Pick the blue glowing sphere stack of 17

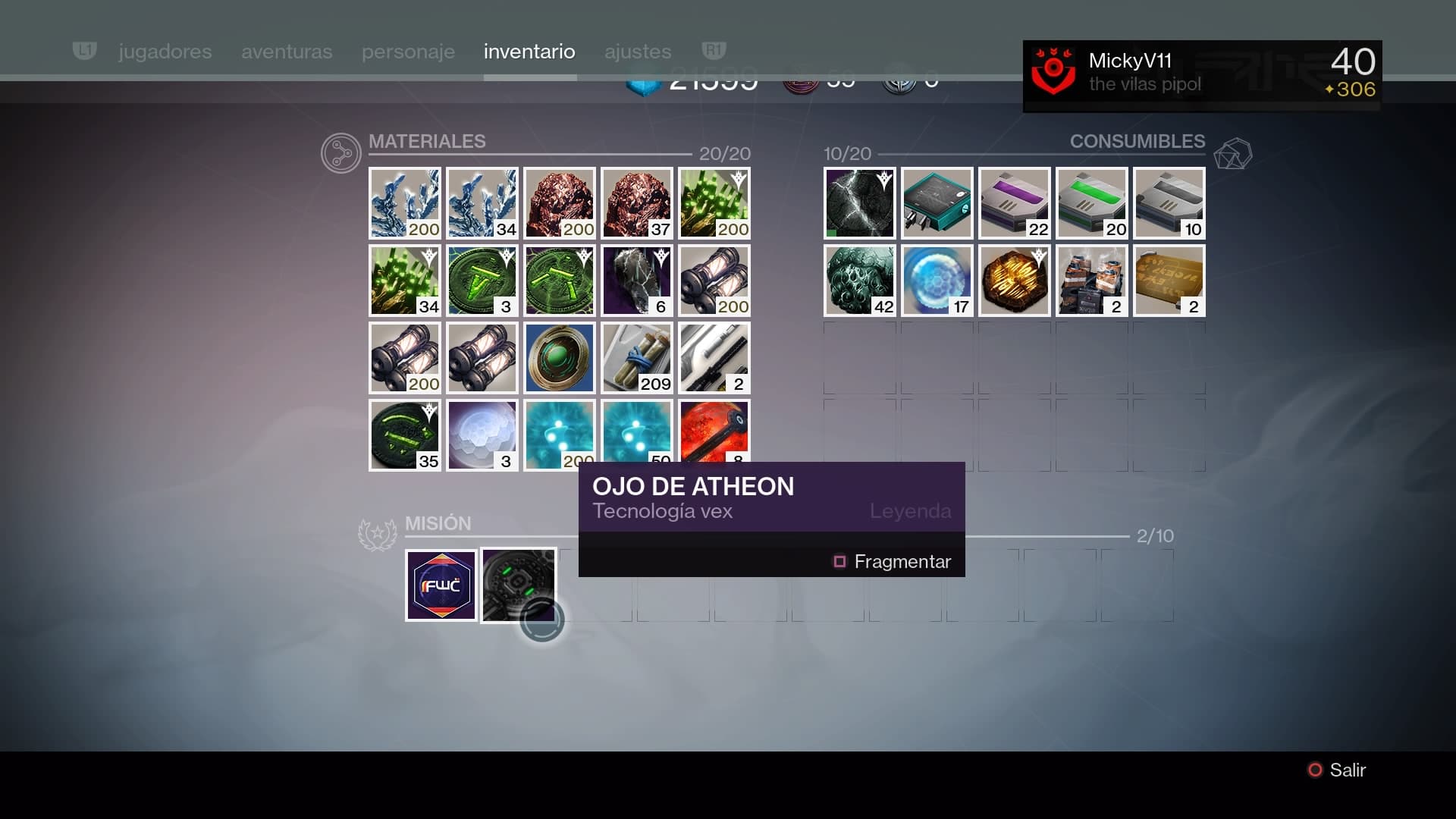(x=937, y=281)
